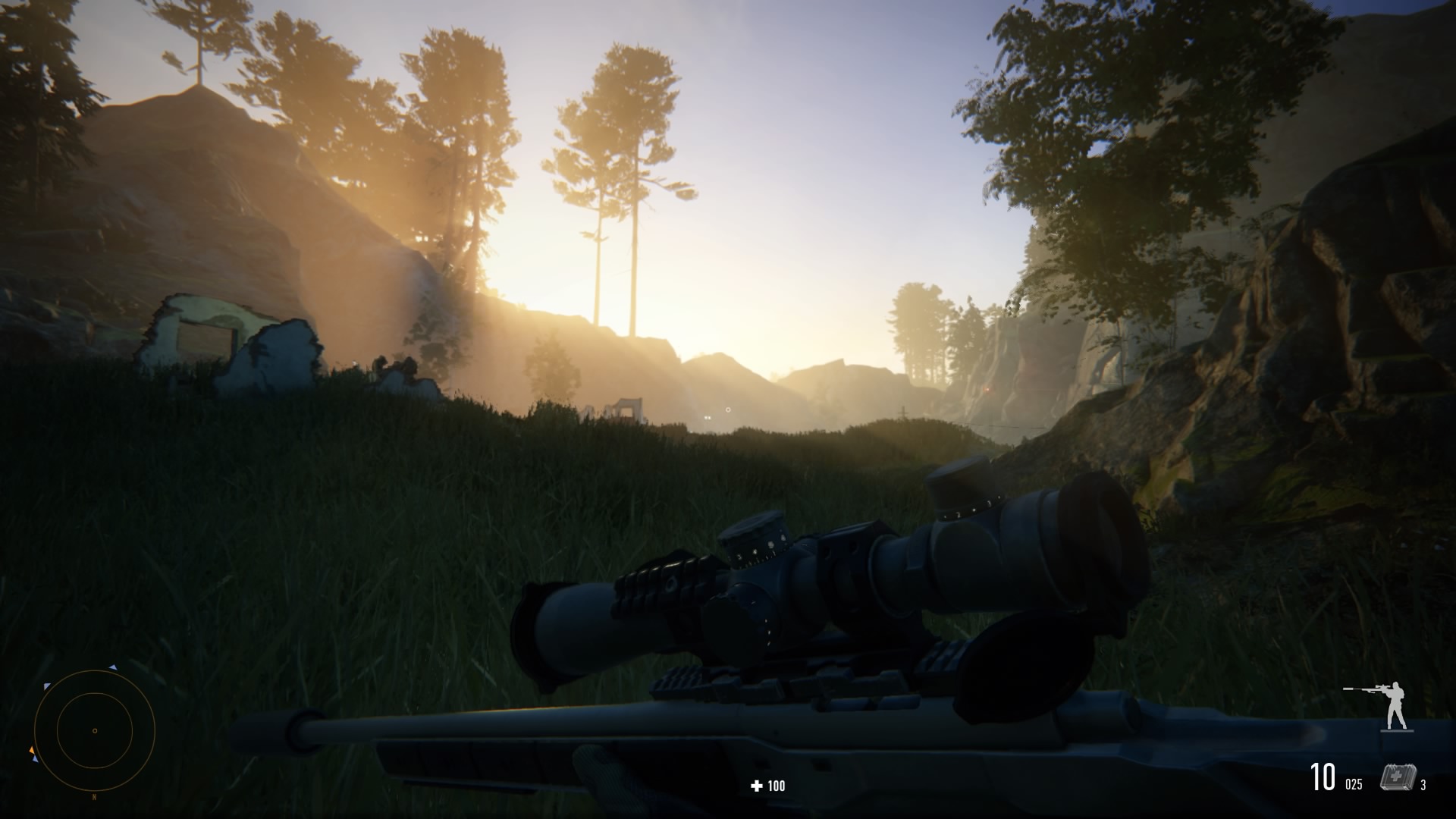Click the N compass marker on minimap

point(94,797)
